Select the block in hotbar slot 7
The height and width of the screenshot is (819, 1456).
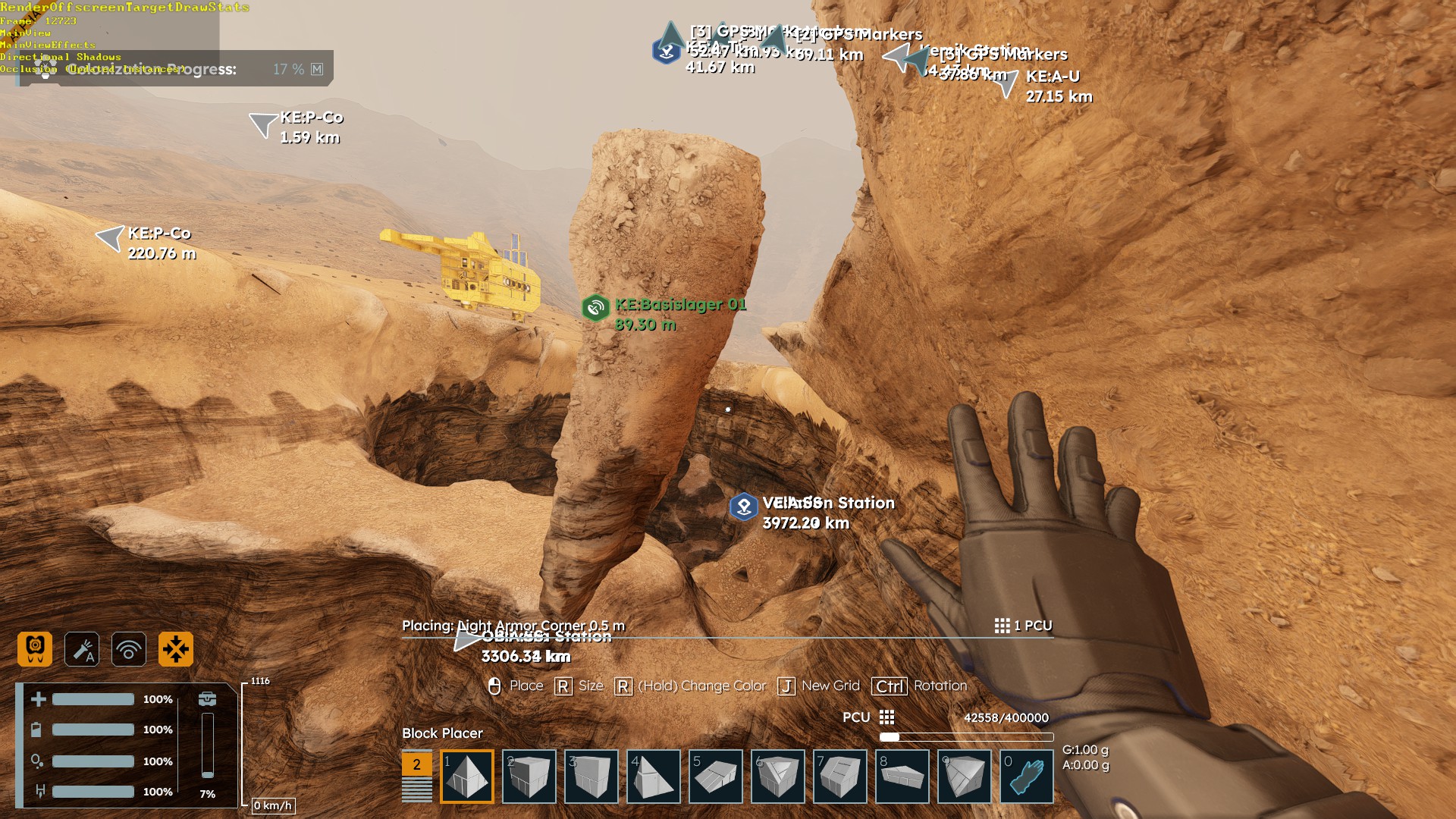coord(840,777)
